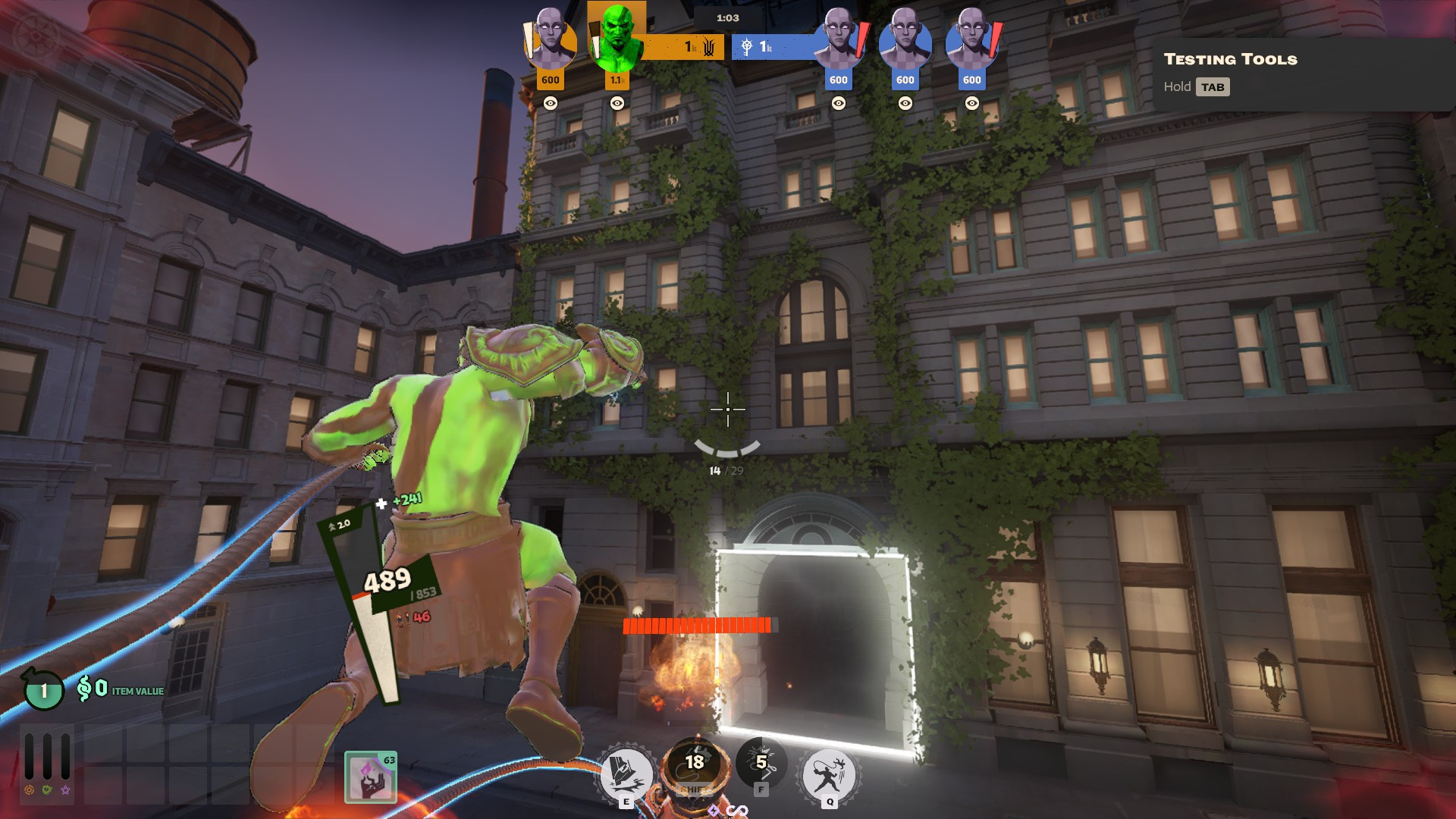Toggle the eye icon below the orange team's grey portrait
Image resolution: width=1456 pixels, height=819 pixels.
pyautogui.click(x=551, y=103)
